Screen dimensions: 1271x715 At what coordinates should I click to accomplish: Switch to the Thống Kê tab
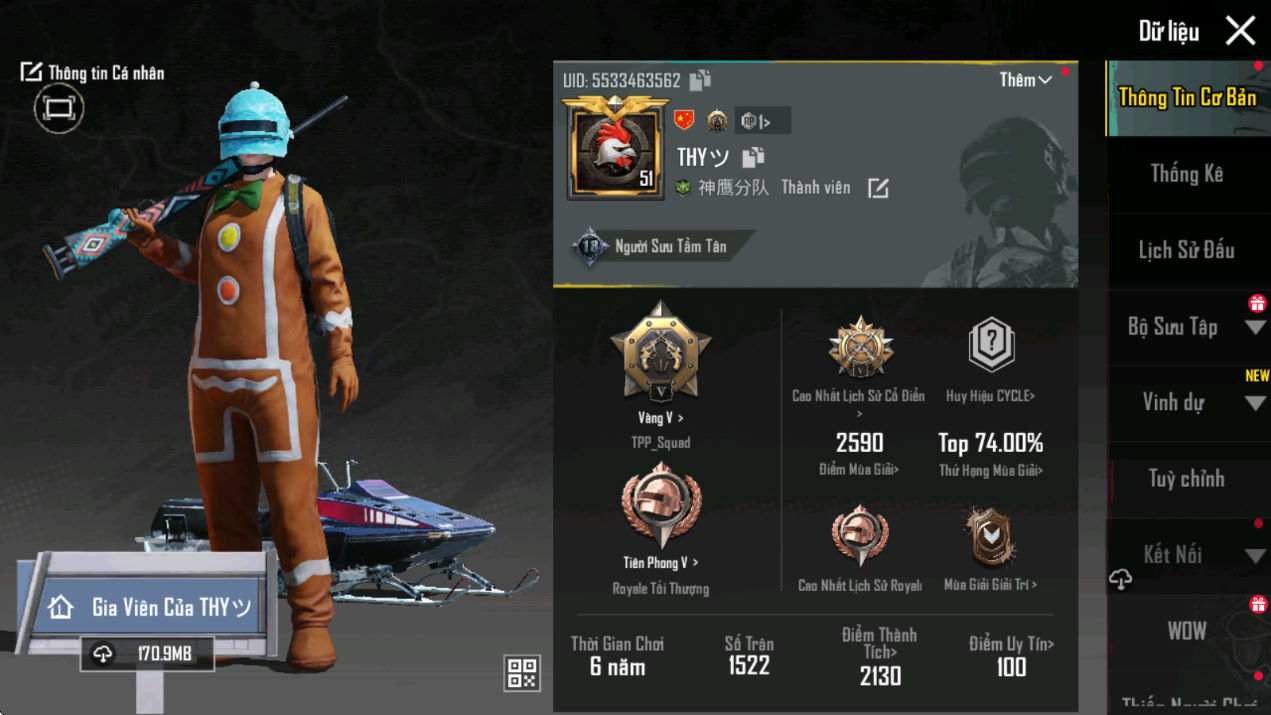tap(1186, 174)
